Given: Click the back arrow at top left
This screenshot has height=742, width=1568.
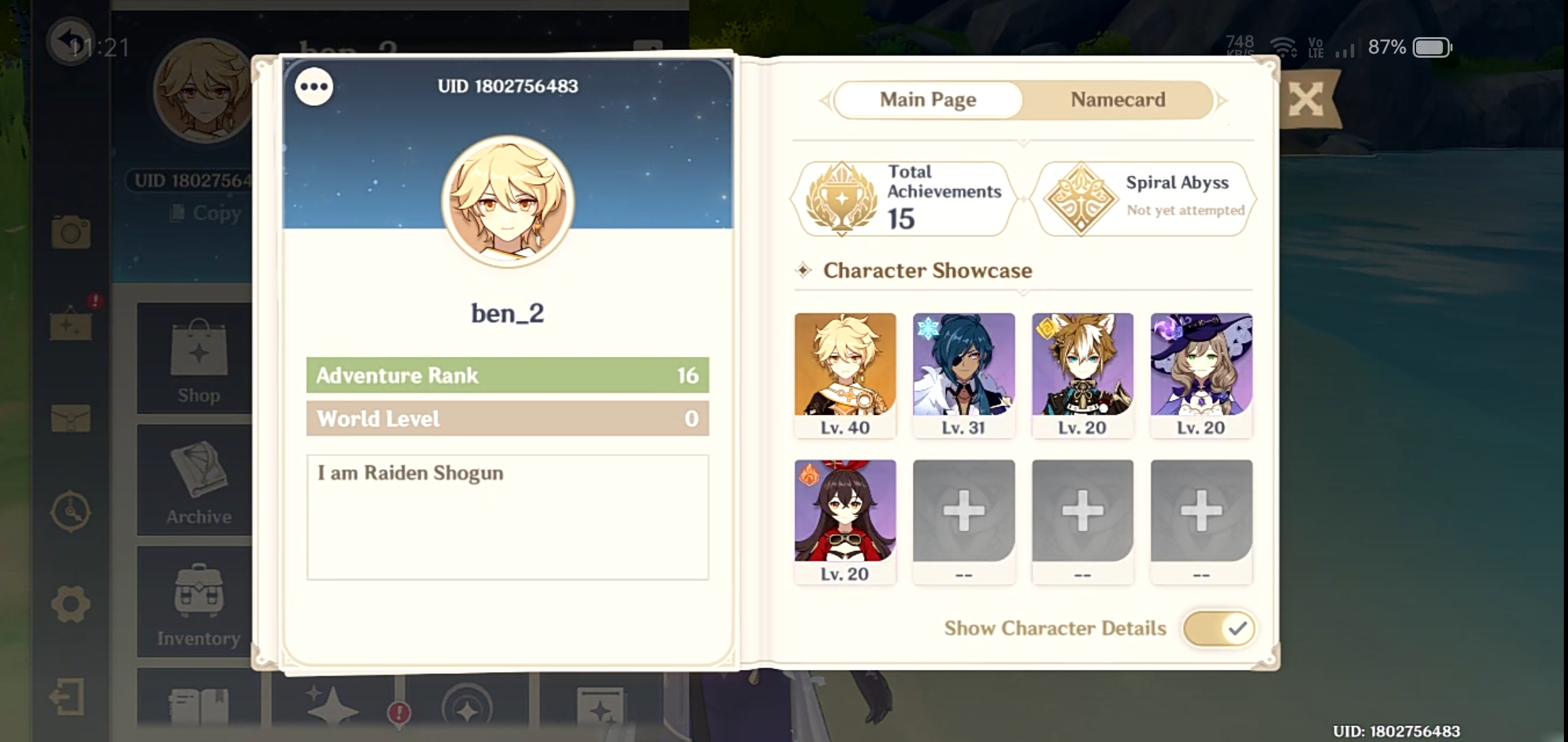Looking at the screenshot, I should (x=71, y=41).
